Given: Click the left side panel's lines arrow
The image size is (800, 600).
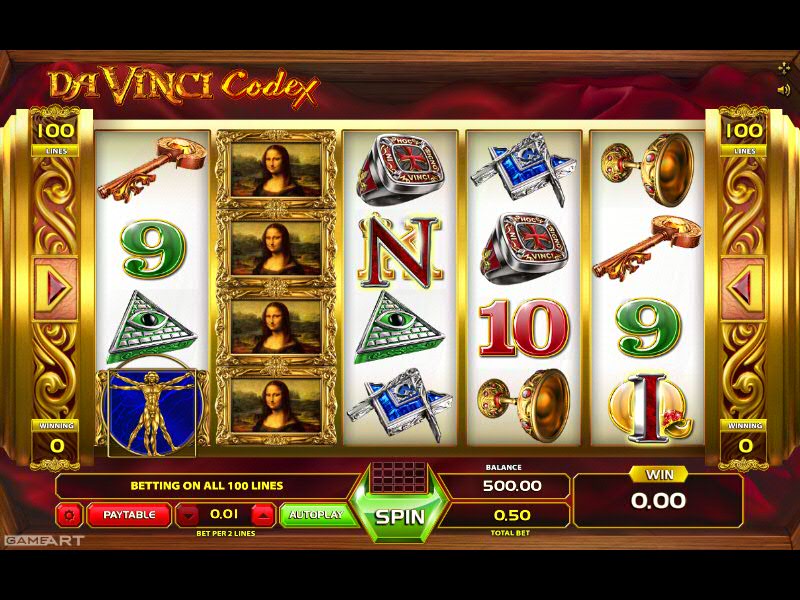Looking at the screenshot, I should (x=56, y=289).
